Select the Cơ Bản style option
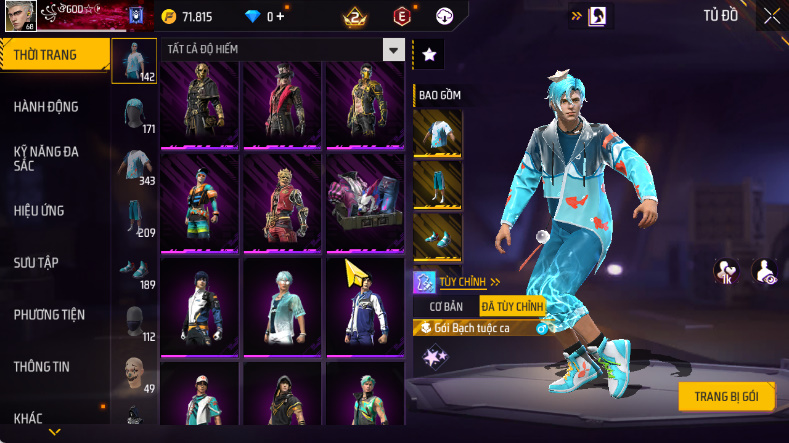The height and width of the screenshot is (443, 789). click(446, 306)
